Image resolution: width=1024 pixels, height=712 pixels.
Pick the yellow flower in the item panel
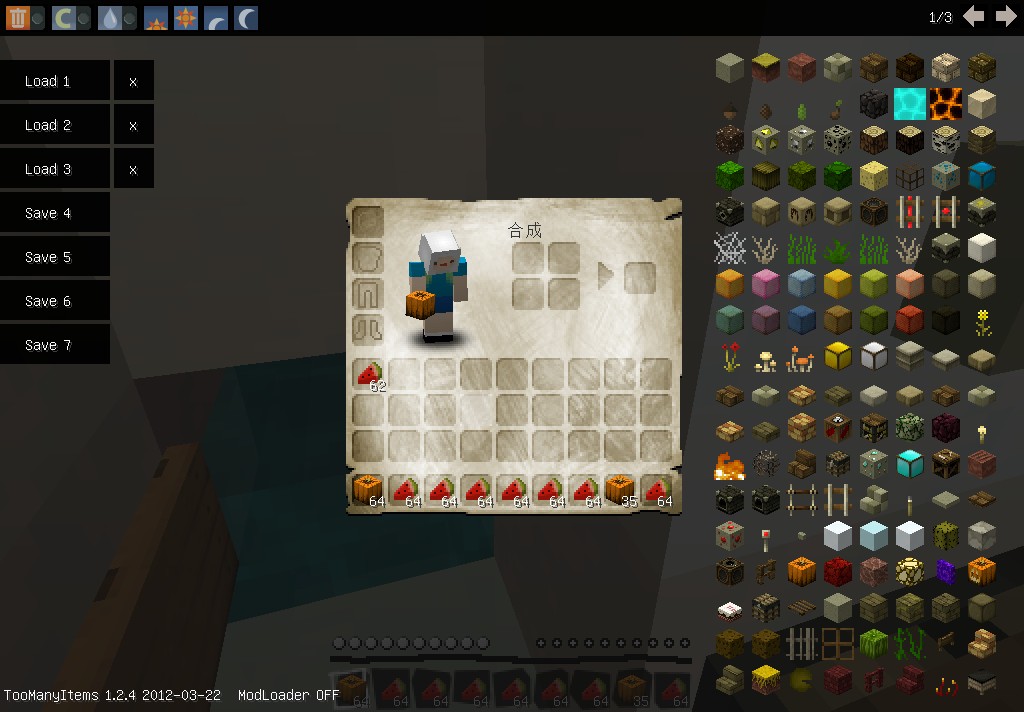tap(981, 321)
